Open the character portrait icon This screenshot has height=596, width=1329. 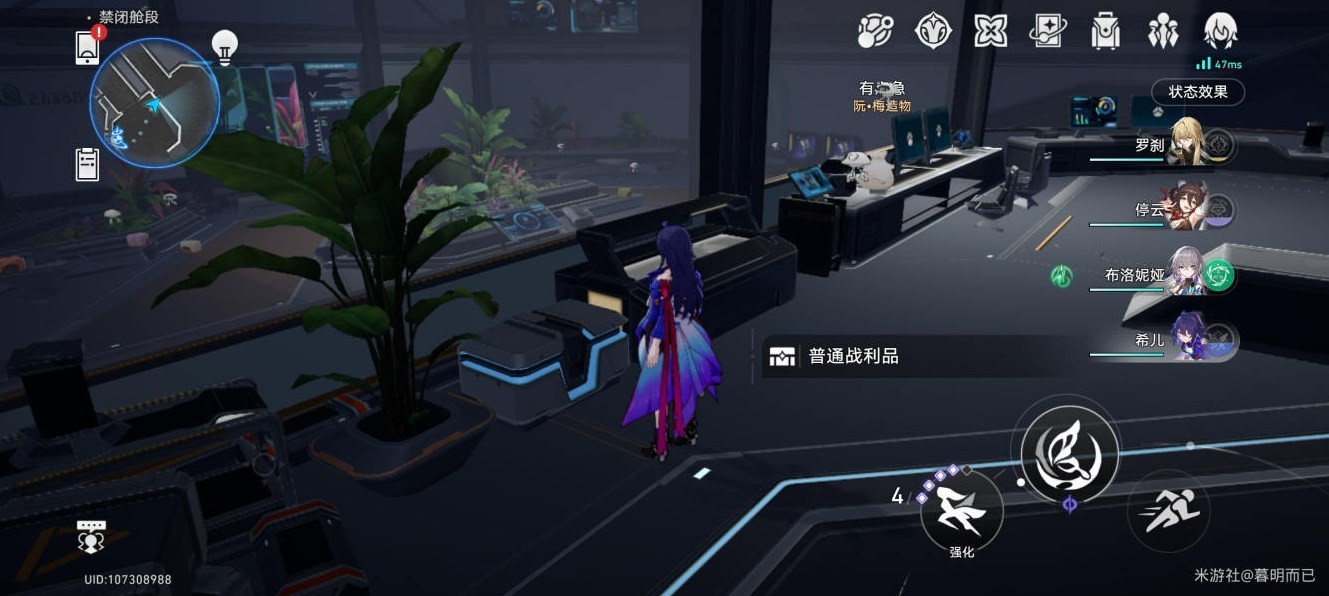[x=1221, y=31]
